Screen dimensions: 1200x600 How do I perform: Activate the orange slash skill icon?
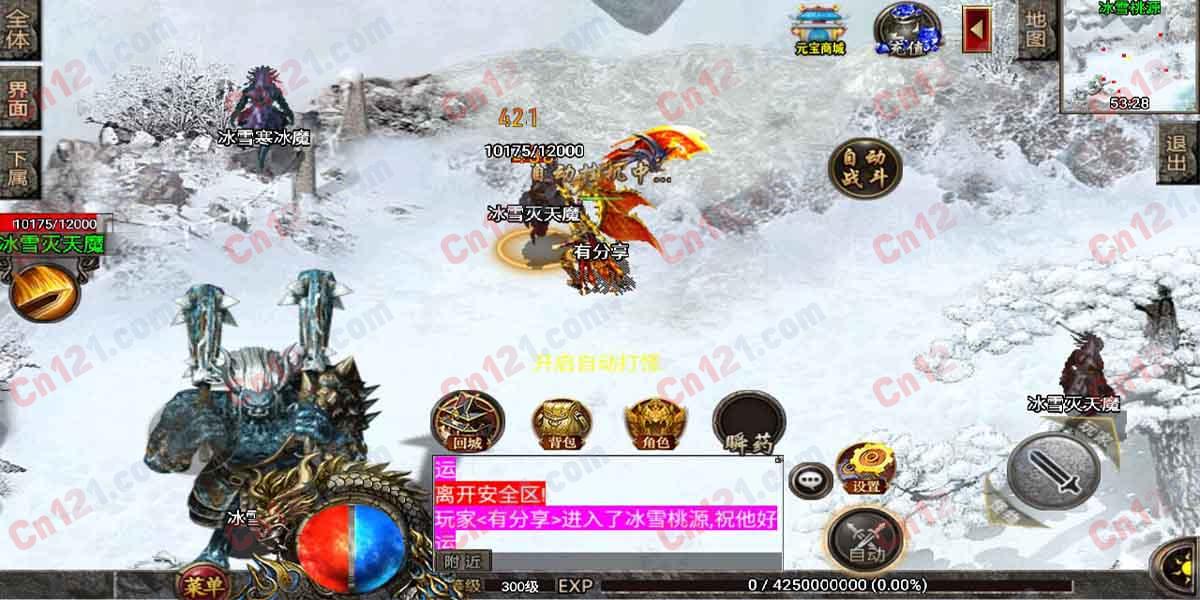[46, 290]
